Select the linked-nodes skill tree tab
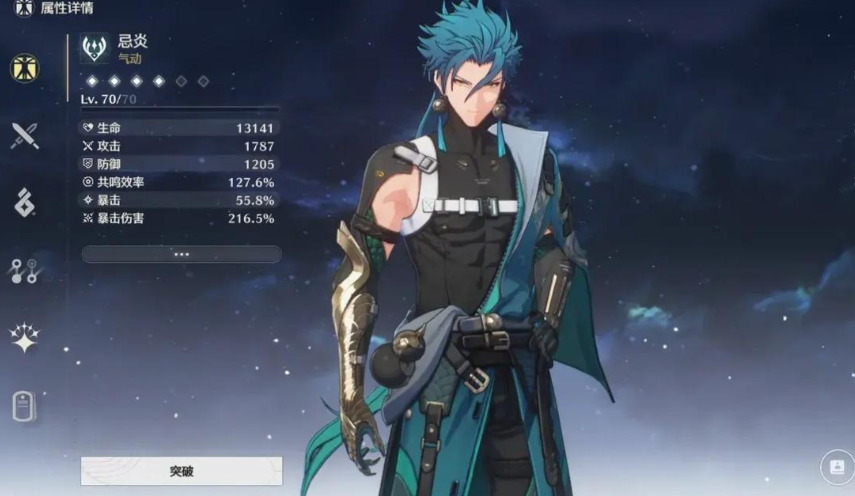Screen dimensions: 855x496 pos(25,270)
